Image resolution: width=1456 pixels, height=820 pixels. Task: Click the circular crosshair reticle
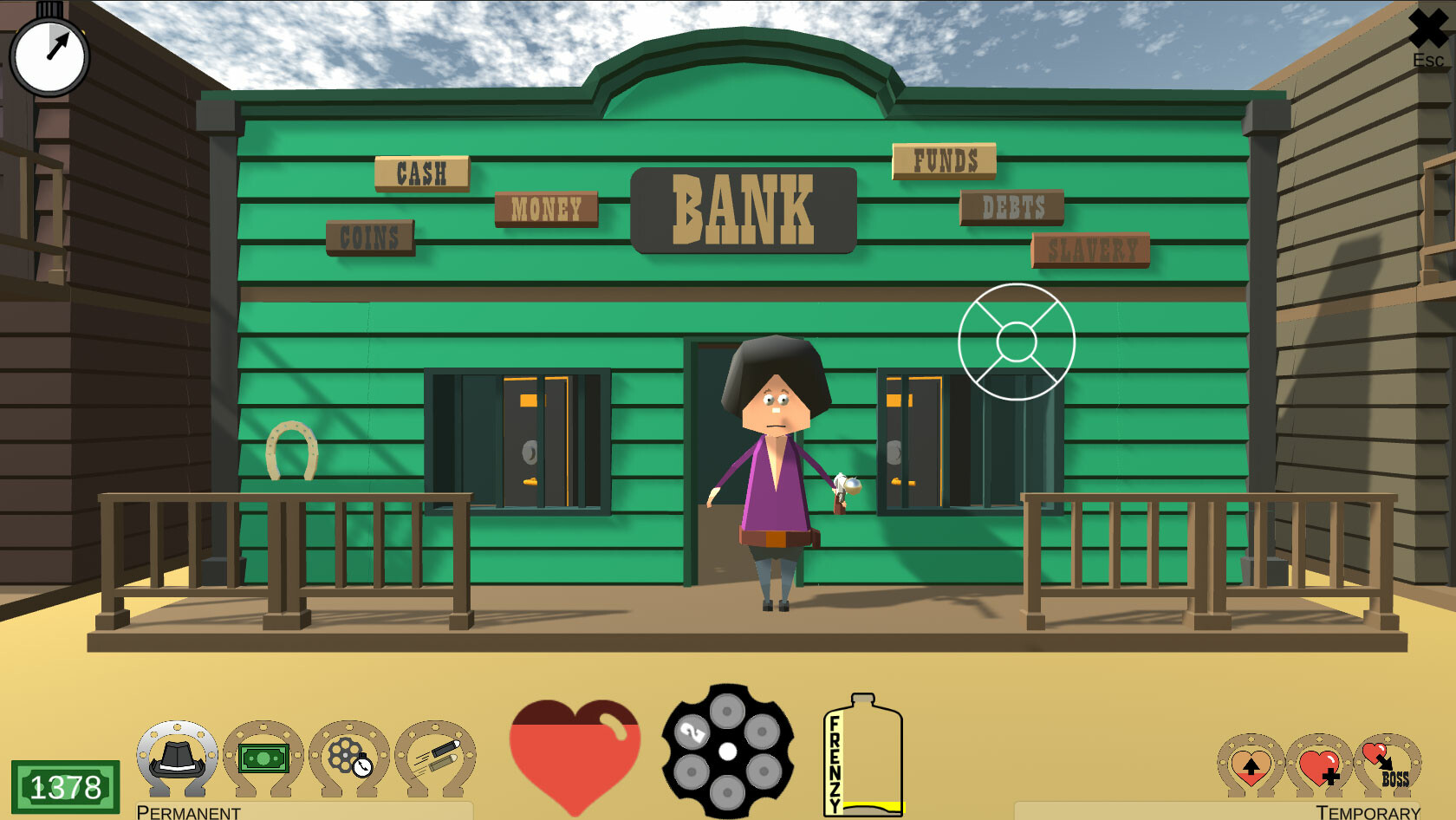(x=1016, y=342)
